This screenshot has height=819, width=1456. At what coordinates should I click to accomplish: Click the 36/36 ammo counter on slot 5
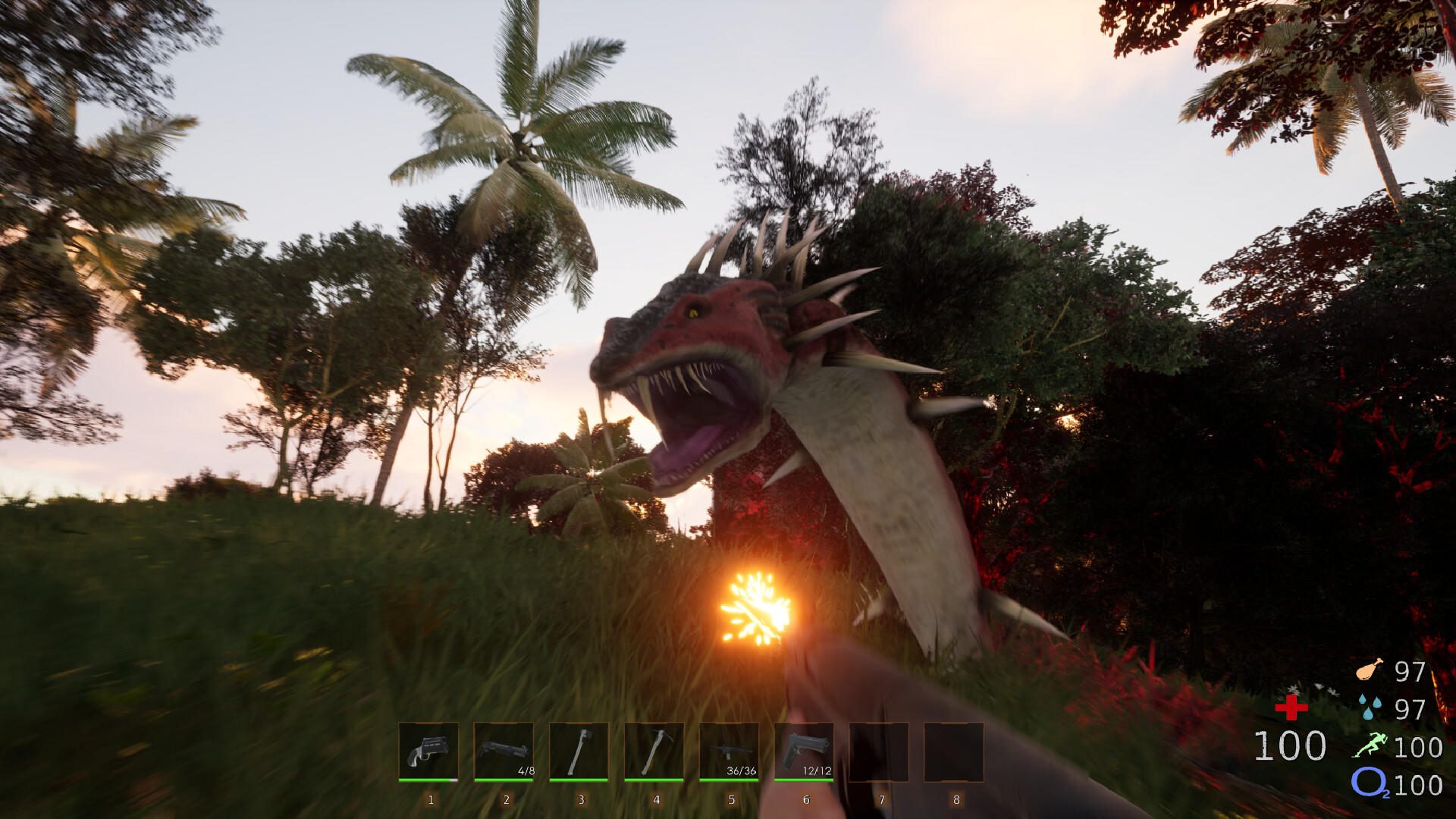point(742,770)
